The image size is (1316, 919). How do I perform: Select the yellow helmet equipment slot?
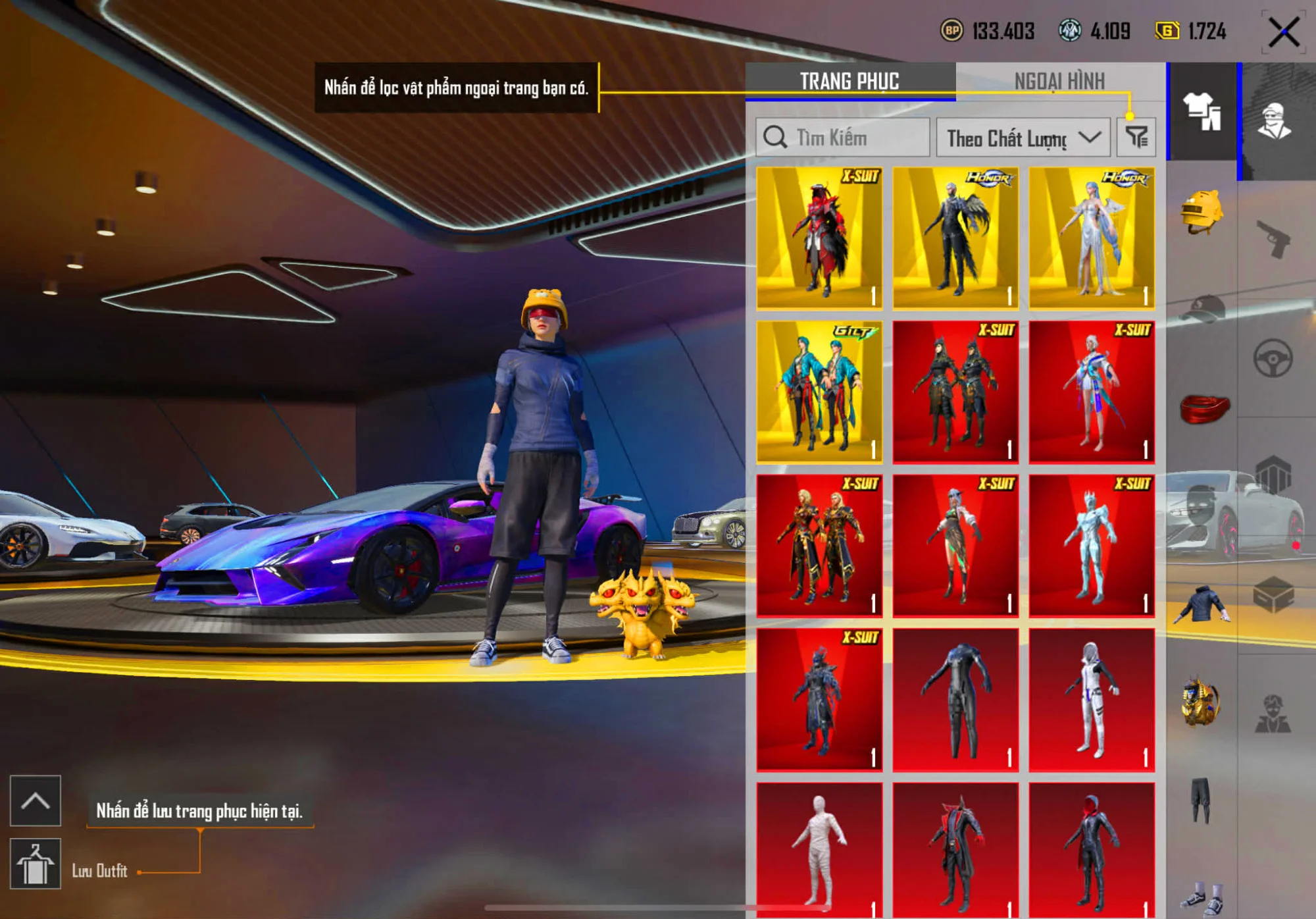[1202, 212]
